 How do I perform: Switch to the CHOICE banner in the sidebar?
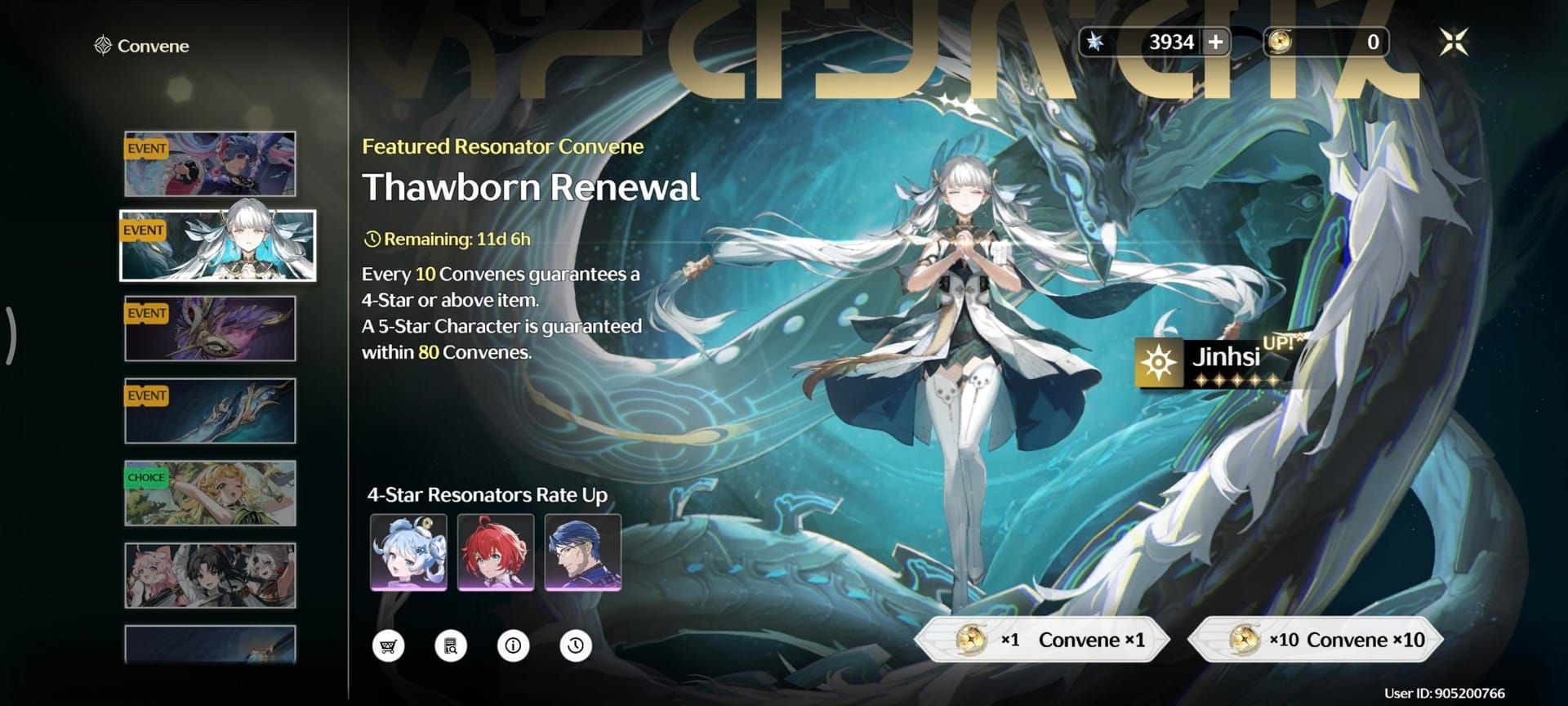click(209, 494)
